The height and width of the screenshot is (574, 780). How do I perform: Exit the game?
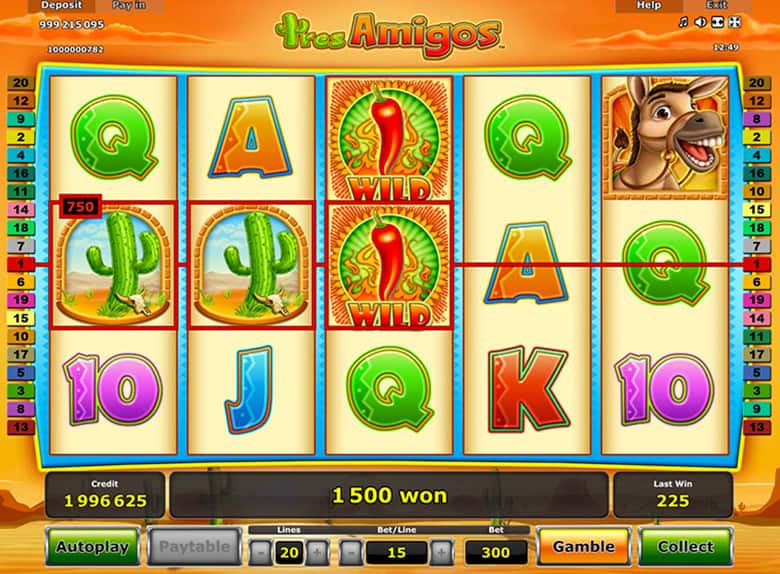tap(716, 5)
